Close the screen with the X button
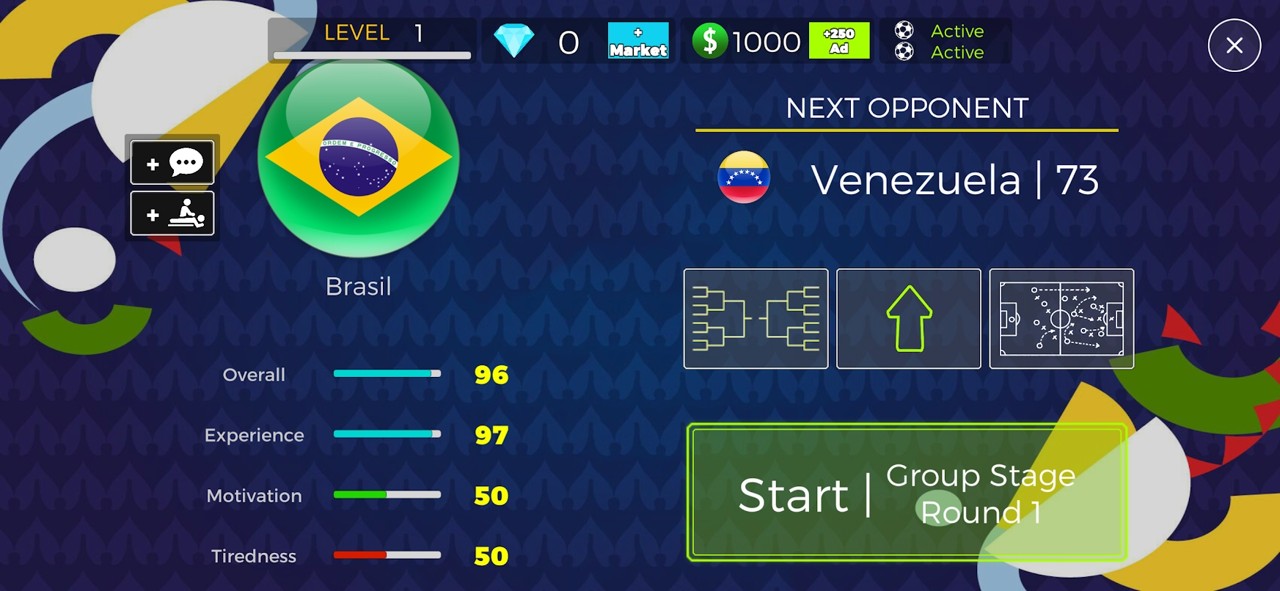The width and height of the screenshot is (1280, 591). [1234, 45]
